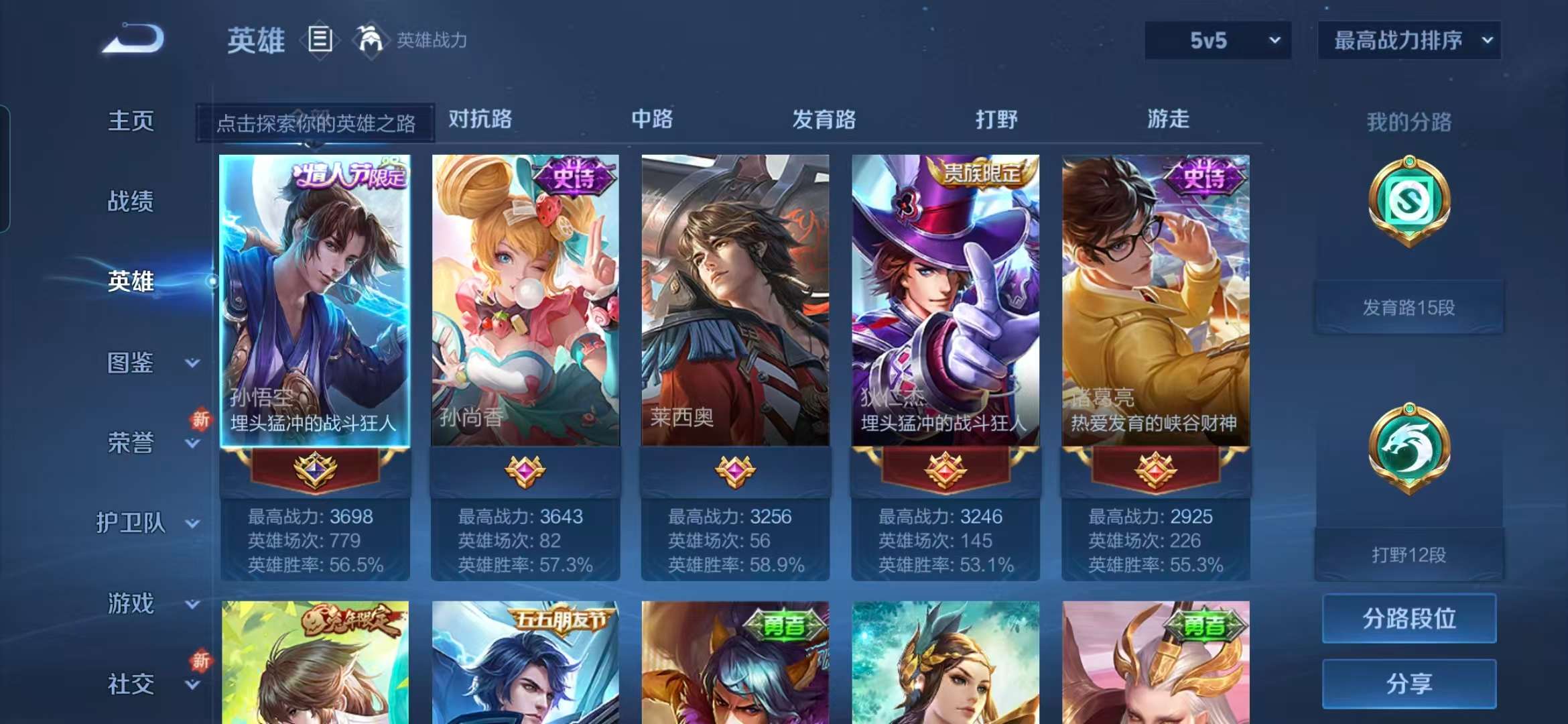Switch to the 中路 tab

point(652,120)
